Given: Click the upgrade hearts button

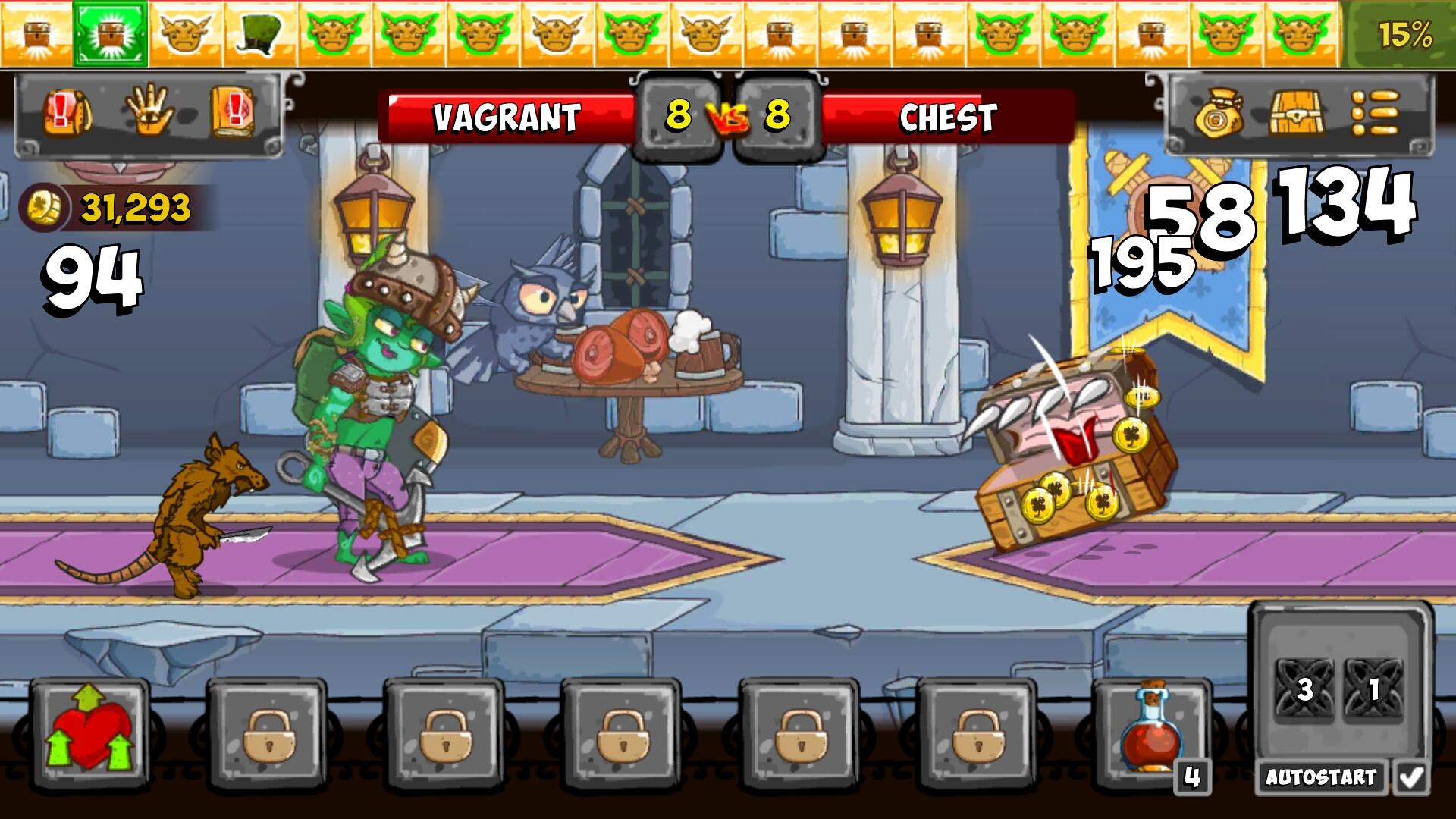Looking at the screenshot, I should pyautogui.click(x=89, y=734).
